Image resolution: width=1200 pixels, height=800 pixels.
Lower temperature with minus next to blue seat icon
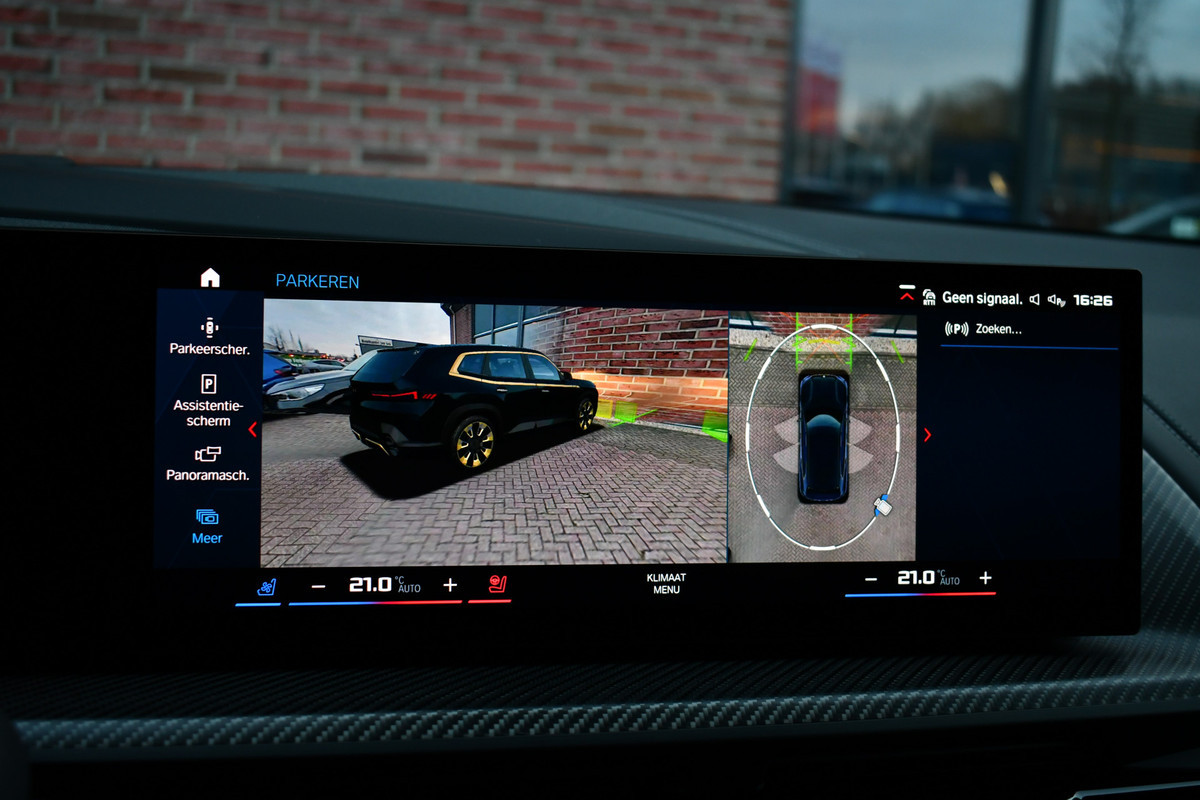(318, 586)
